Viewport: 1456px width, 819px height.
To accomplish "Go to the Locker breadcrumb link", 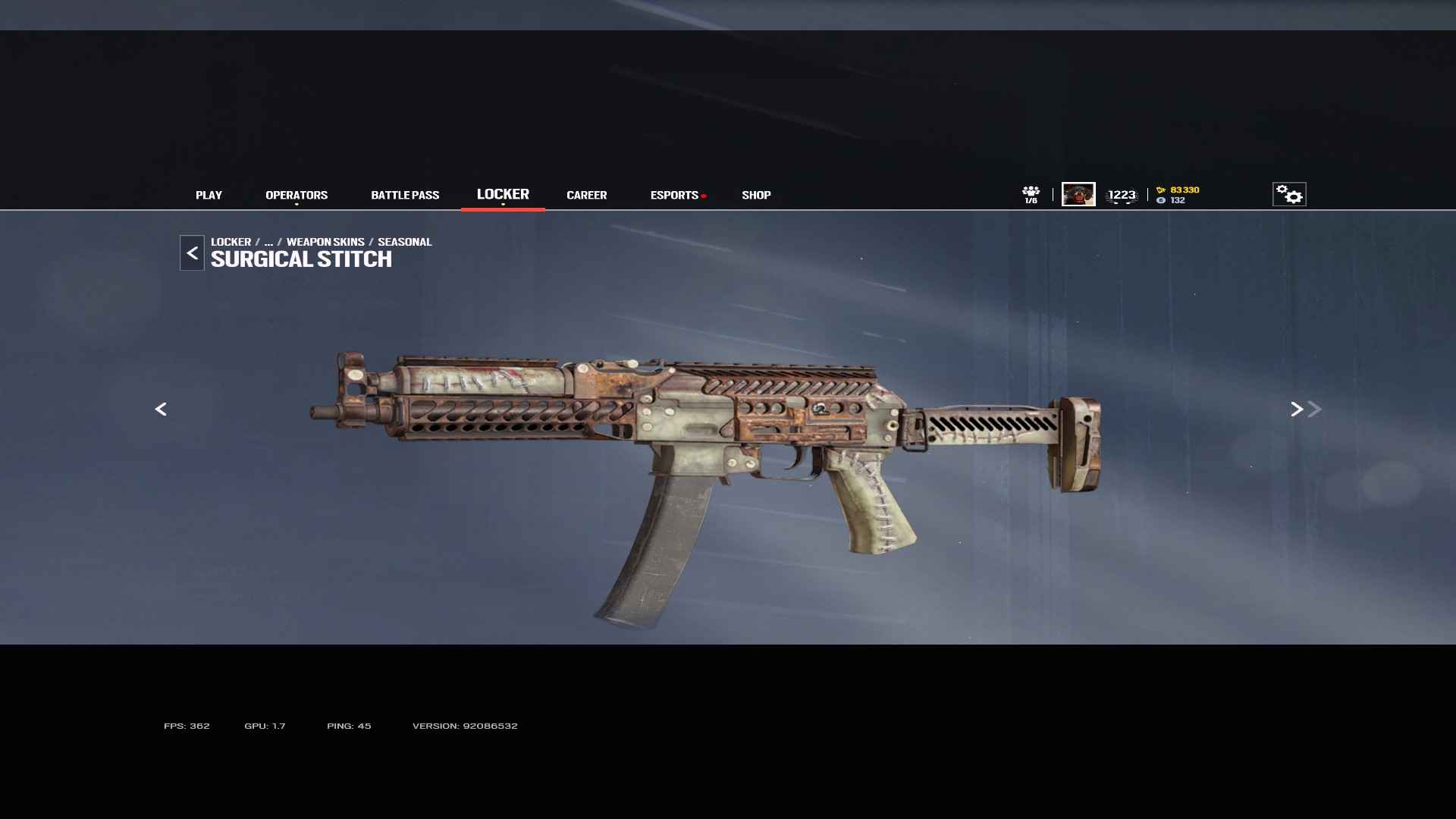I will point(231,242).
